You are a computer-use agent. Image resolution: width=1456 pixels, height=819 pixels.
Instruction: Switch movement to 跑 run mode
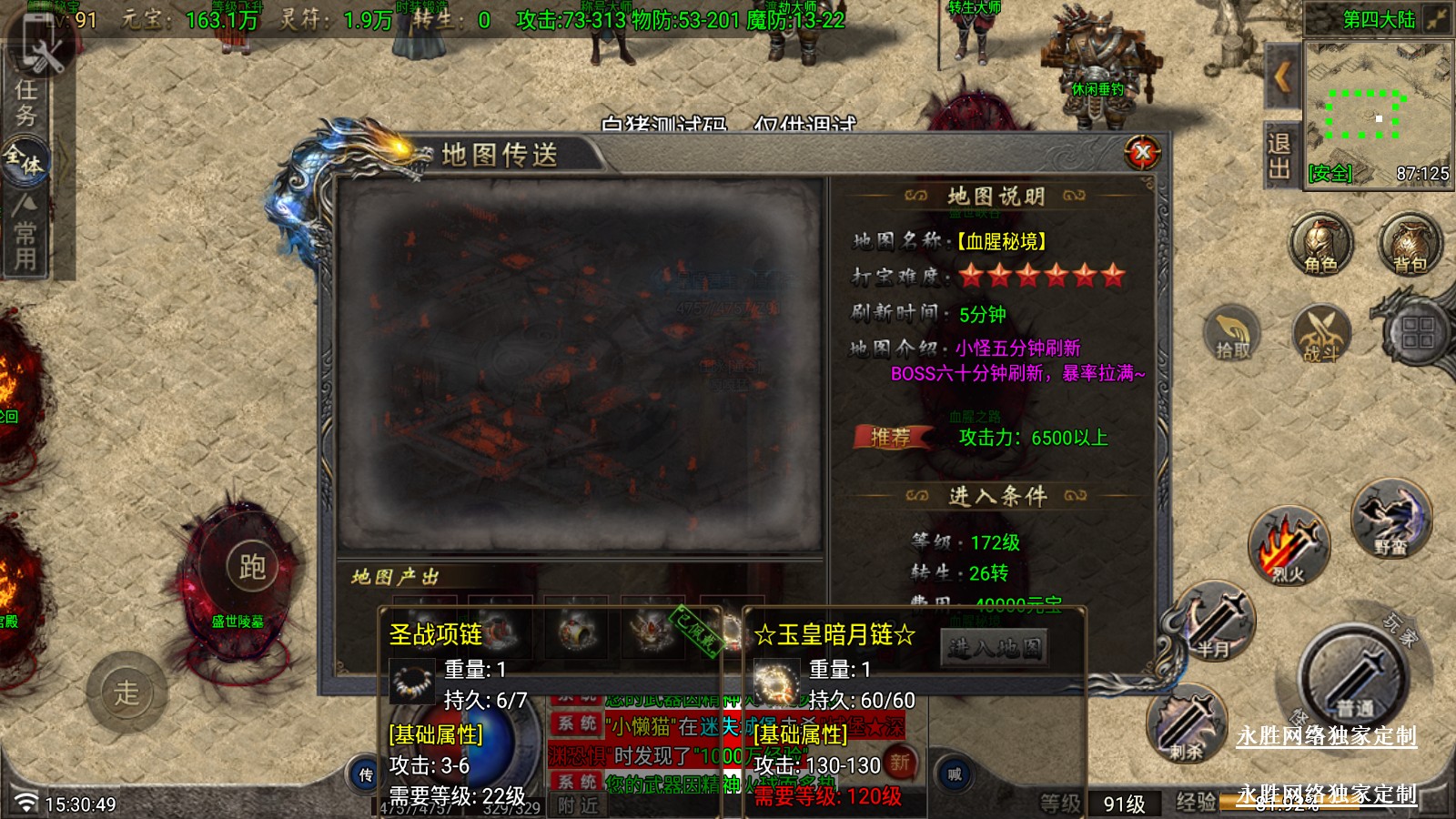252,567
